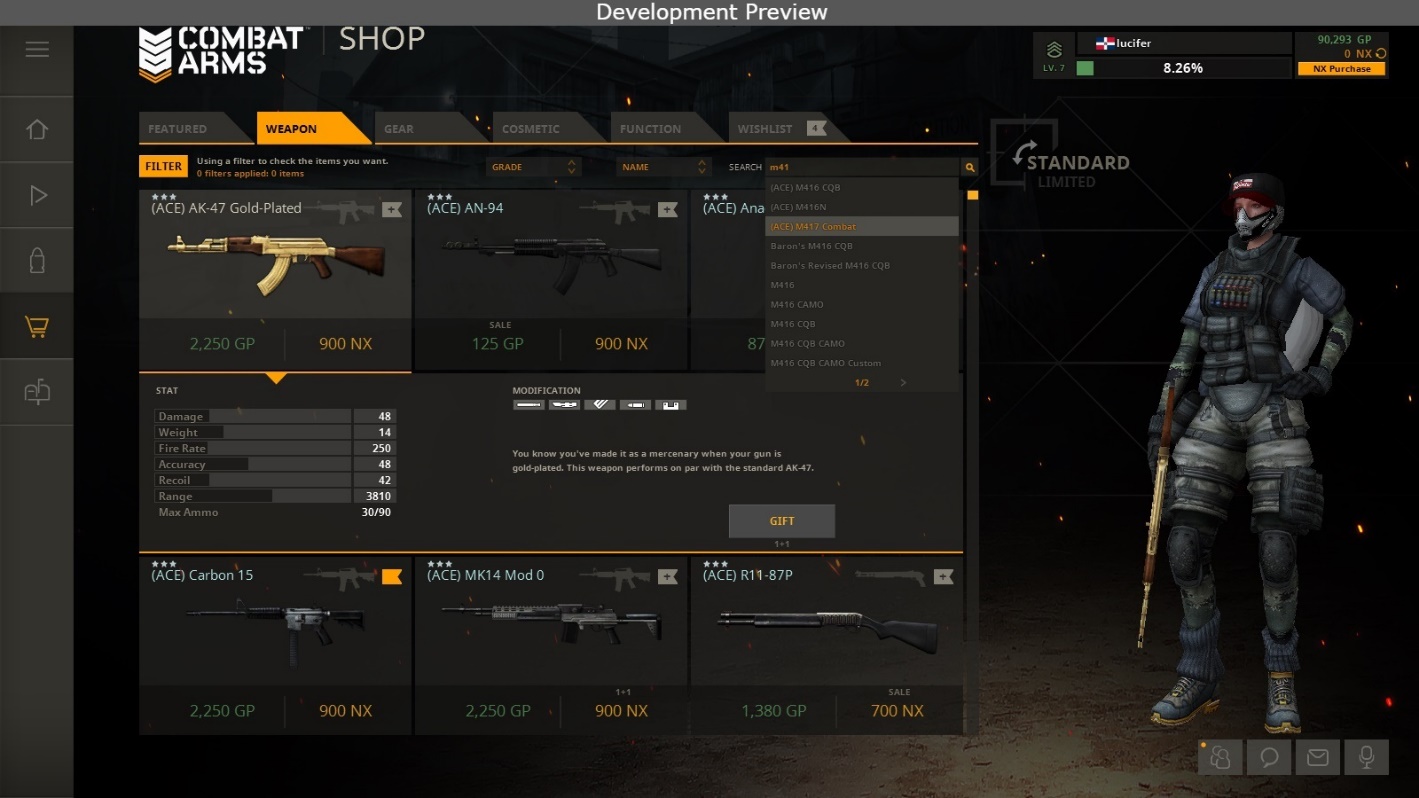Open the Name sort dropdown
The image size is (1419, 798).
pos(663,167)
